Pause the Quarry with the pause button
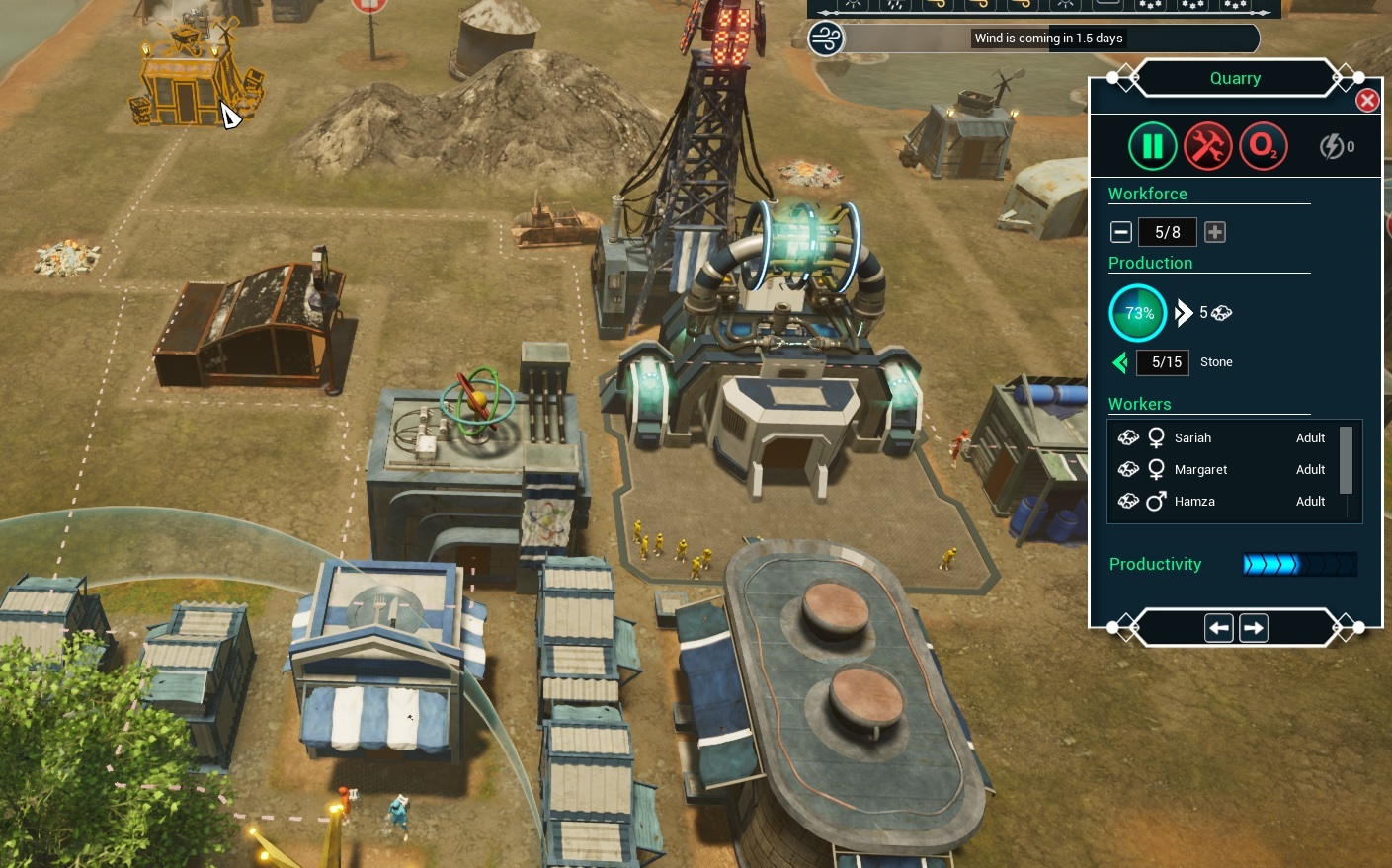 click(x=1153, y=145)
